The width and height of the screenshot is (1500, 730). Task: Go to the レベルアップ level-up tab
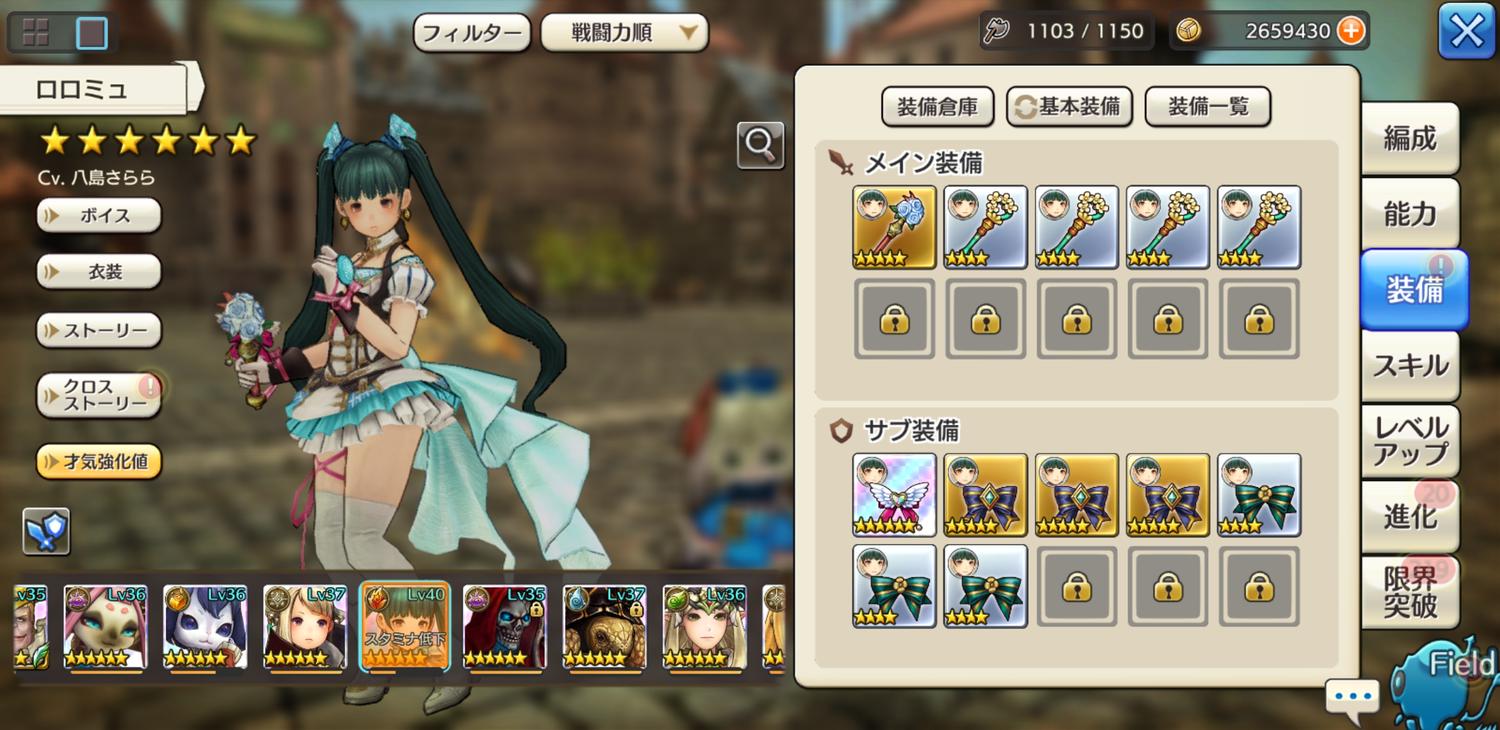click(1409, 441)
